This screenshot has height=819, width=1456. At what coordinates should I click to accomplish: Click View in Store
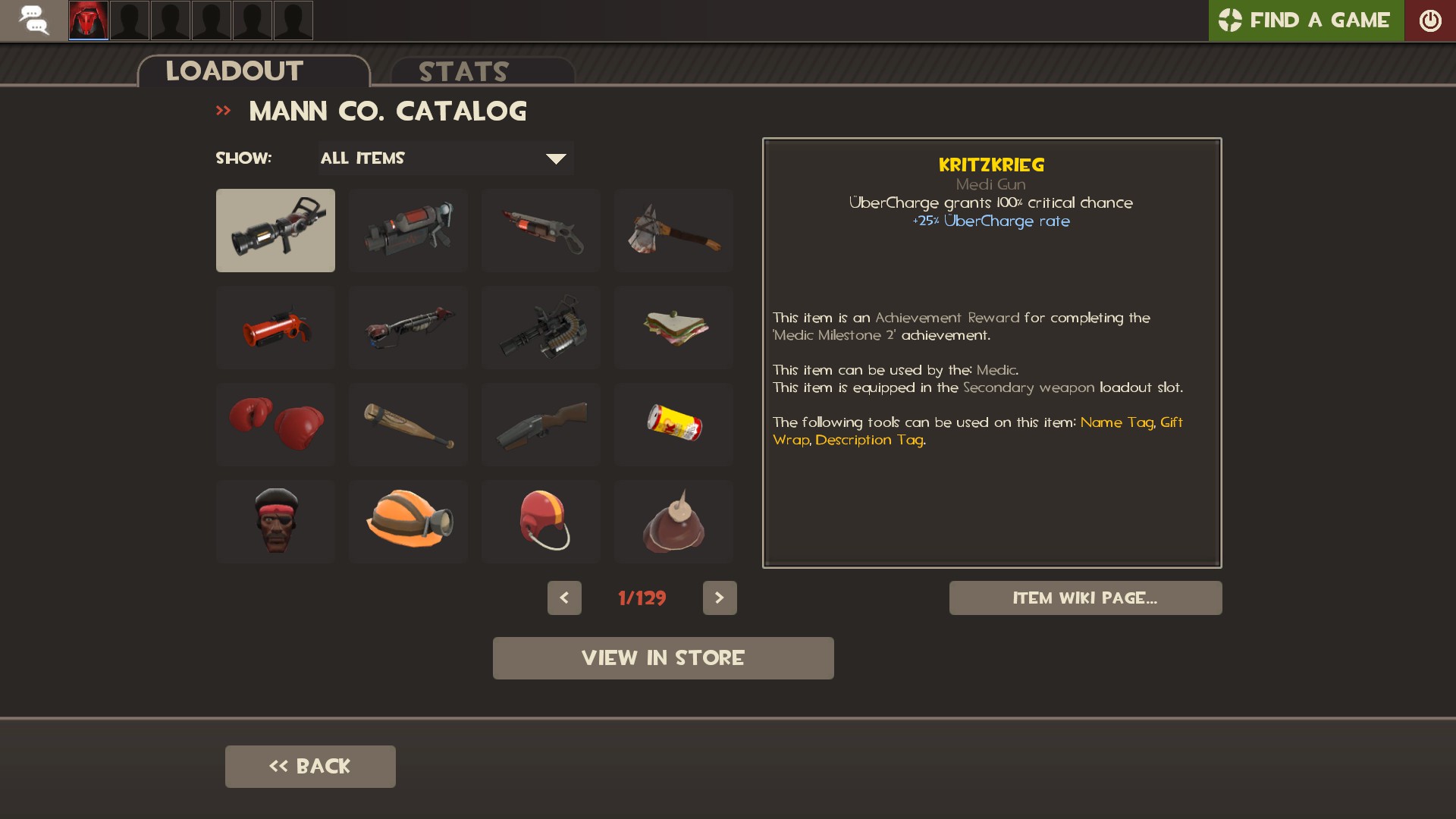click(663, 658)
